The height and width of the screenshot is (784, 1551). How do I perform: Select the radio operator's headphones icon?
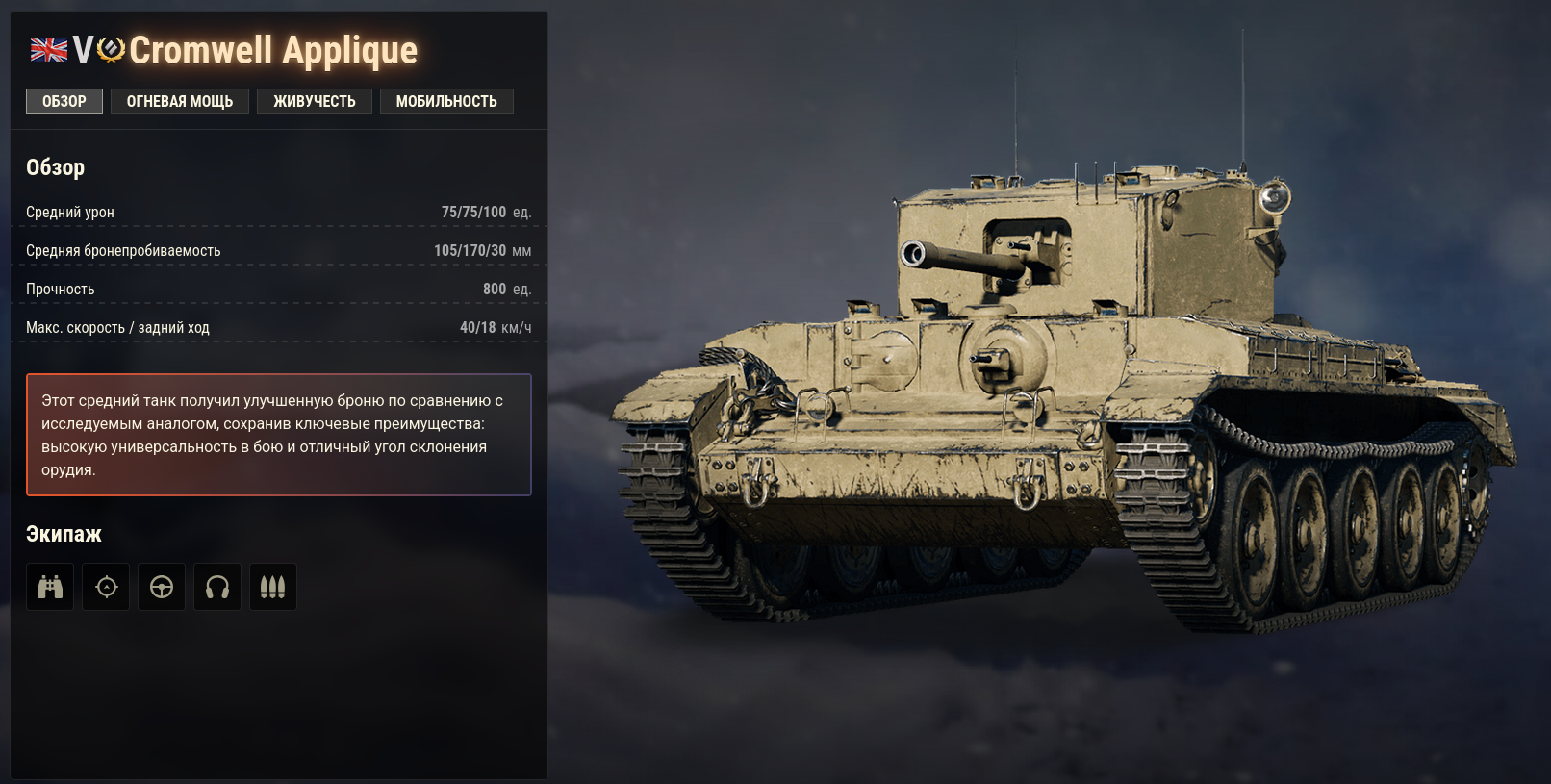pyautogui.click(x=217, y=586)
